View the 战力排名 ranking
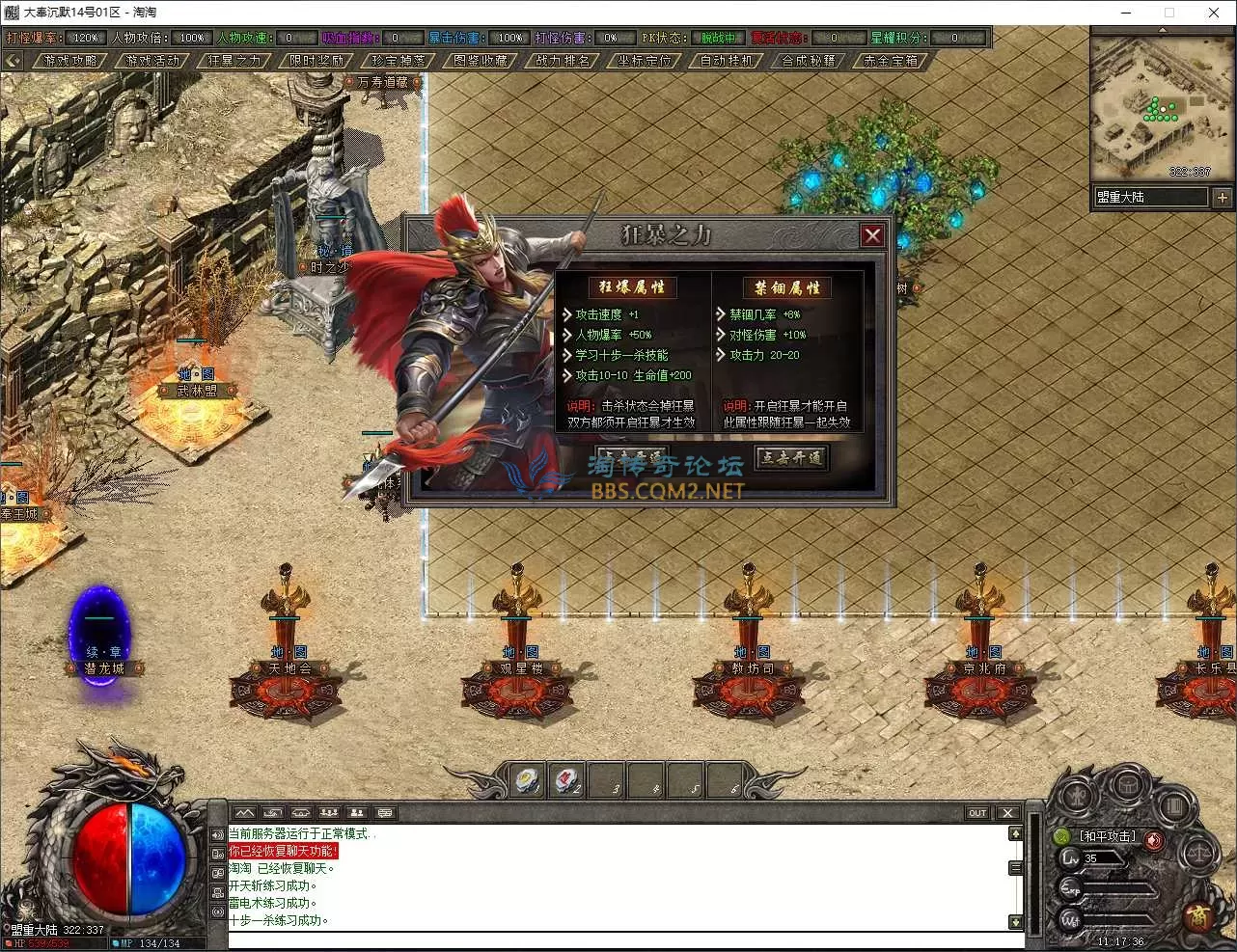The width and height of the screenshot is (1237, 952). pyautogui.click(x=563, y=60)
